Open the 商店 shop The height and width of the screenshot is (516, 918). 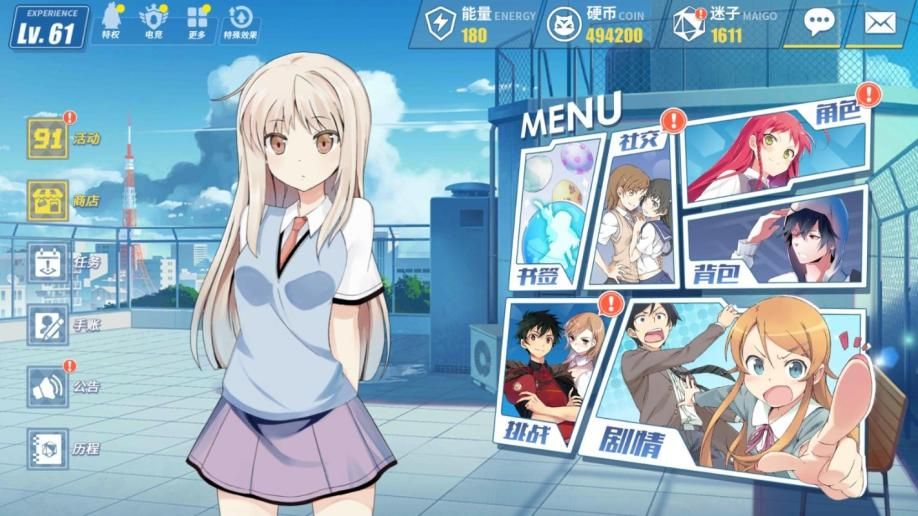pyautogui.click(x=47, y=200)
